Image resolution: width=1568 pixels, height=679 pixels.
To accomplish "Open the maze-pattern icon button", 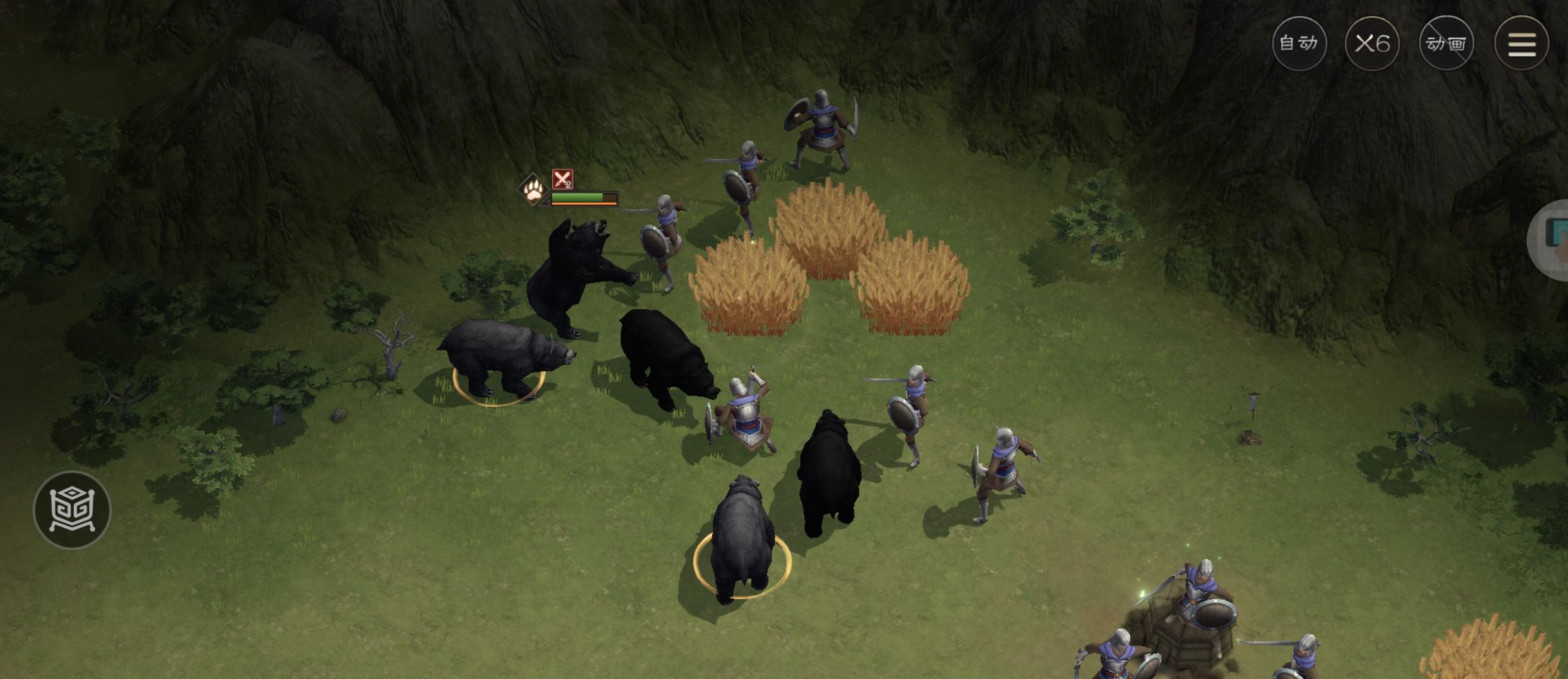I will 72,509.
